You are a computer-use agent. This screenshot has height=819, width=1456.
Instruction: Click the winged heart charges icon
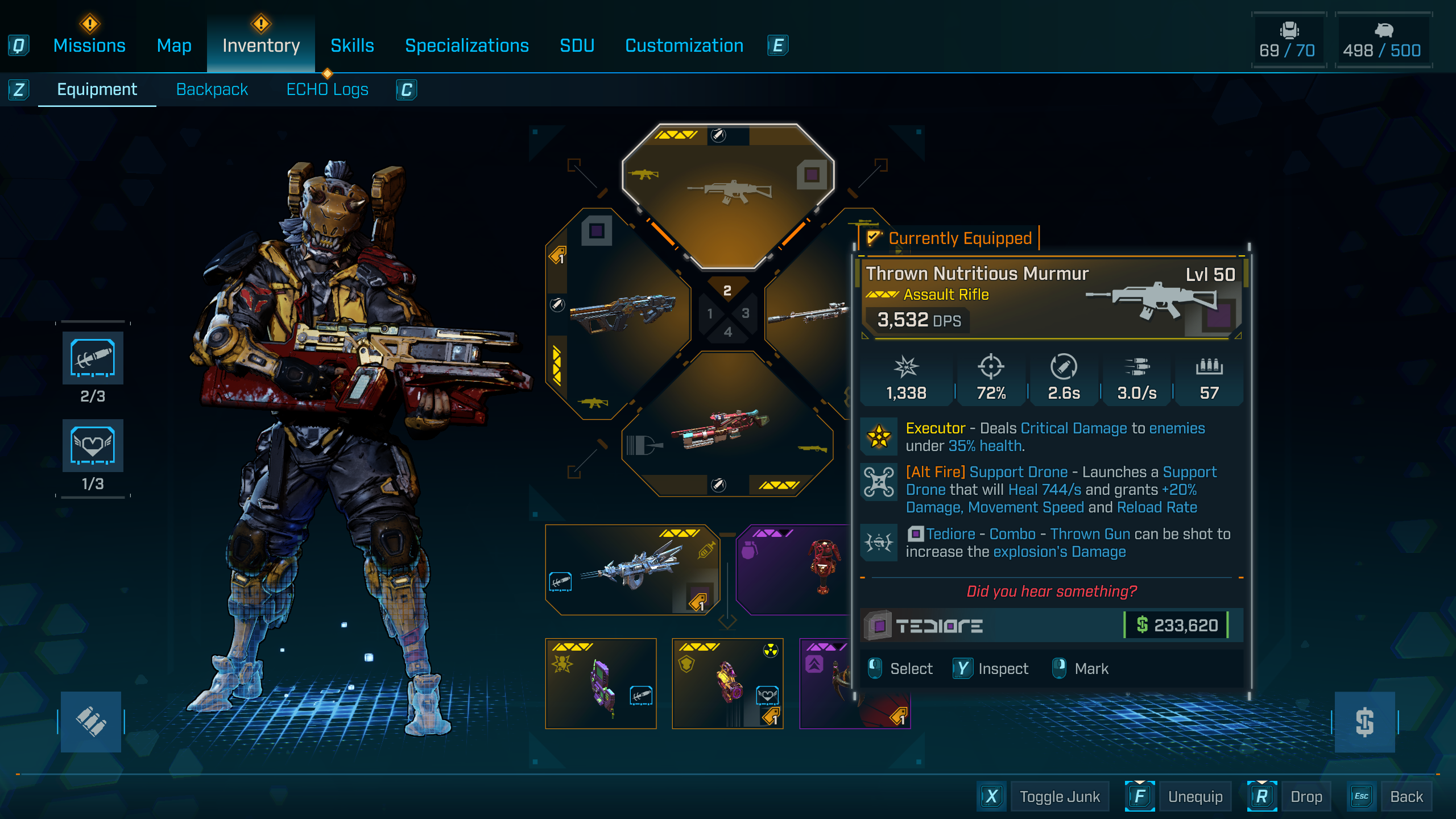pos(93,445)
